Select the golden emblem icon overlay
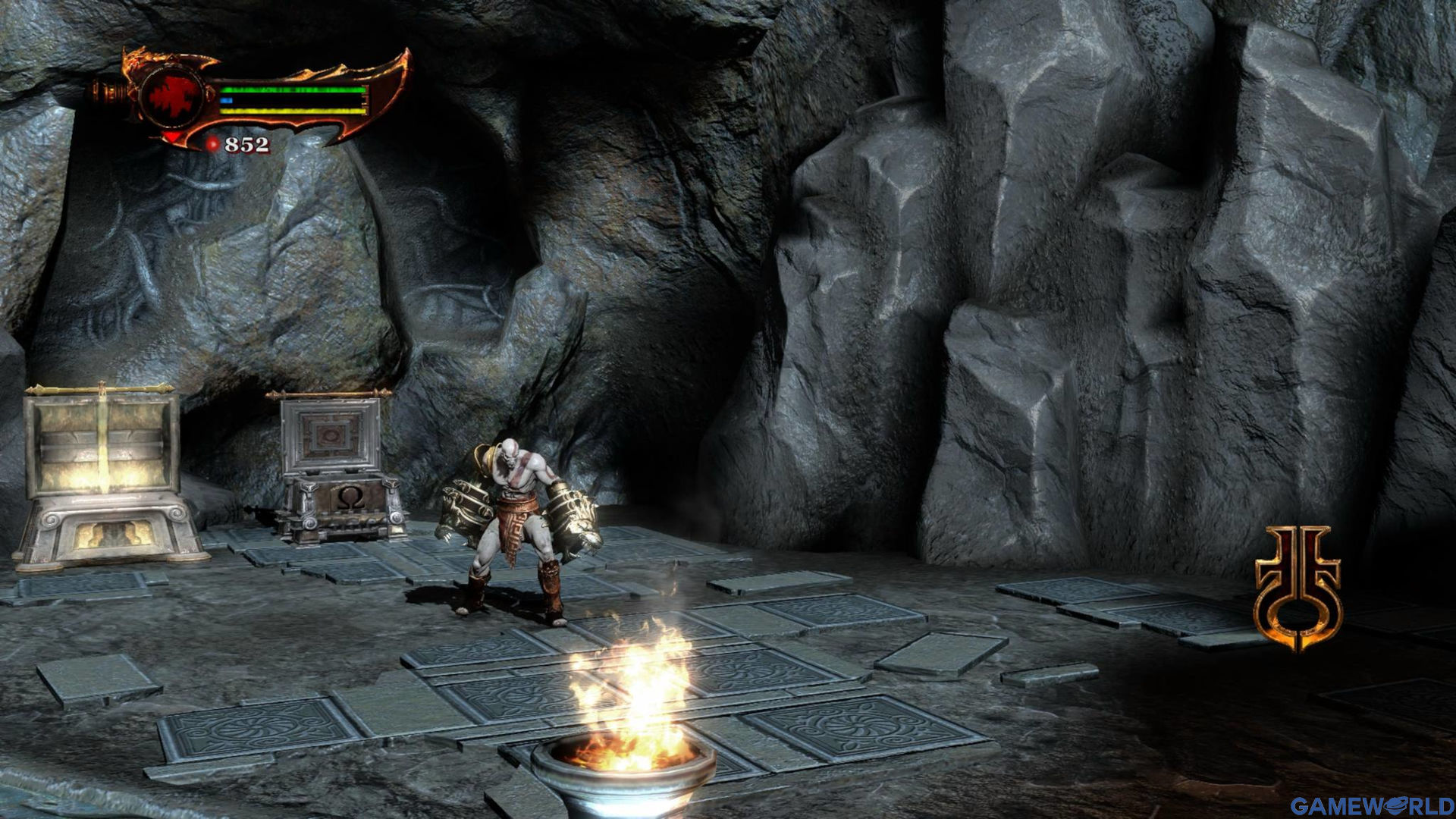Image resolution: width=1456 pixels, height=819 pixels. point(1298,587)
